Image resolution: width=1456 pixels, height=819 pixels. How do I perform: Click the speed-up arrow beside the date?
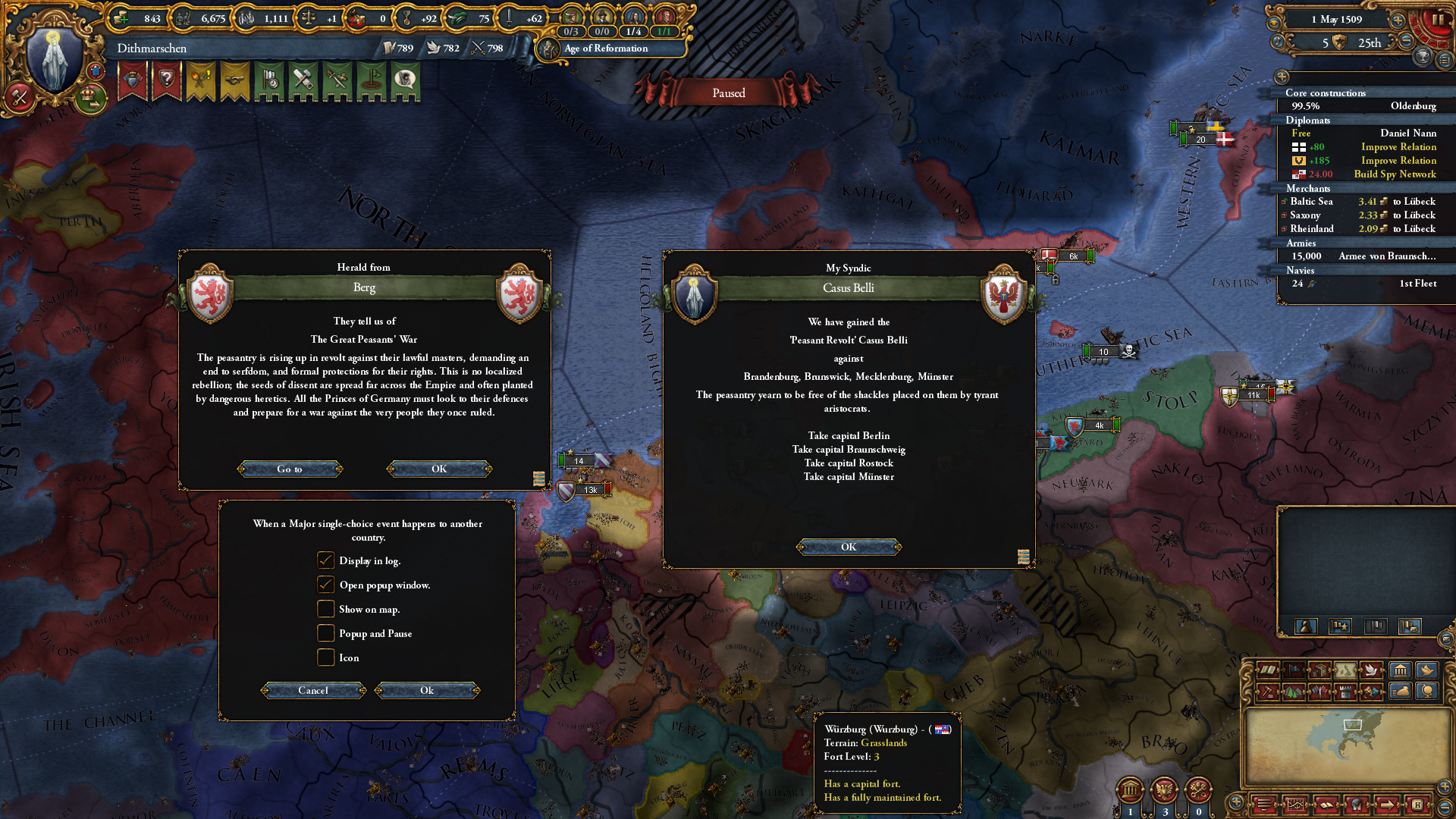[1398, 21]
